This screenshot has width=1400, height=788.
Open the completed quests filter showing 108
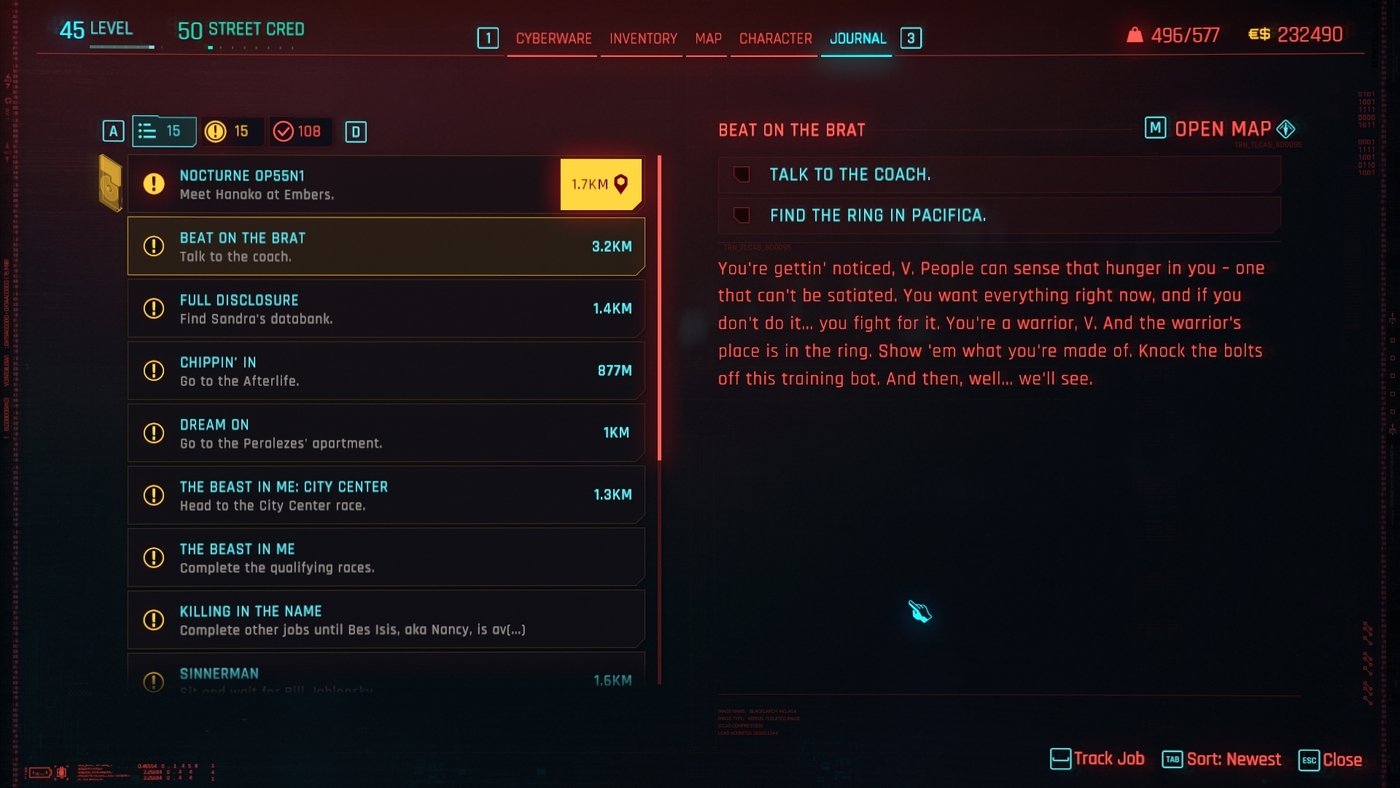(x=302, y=131)
